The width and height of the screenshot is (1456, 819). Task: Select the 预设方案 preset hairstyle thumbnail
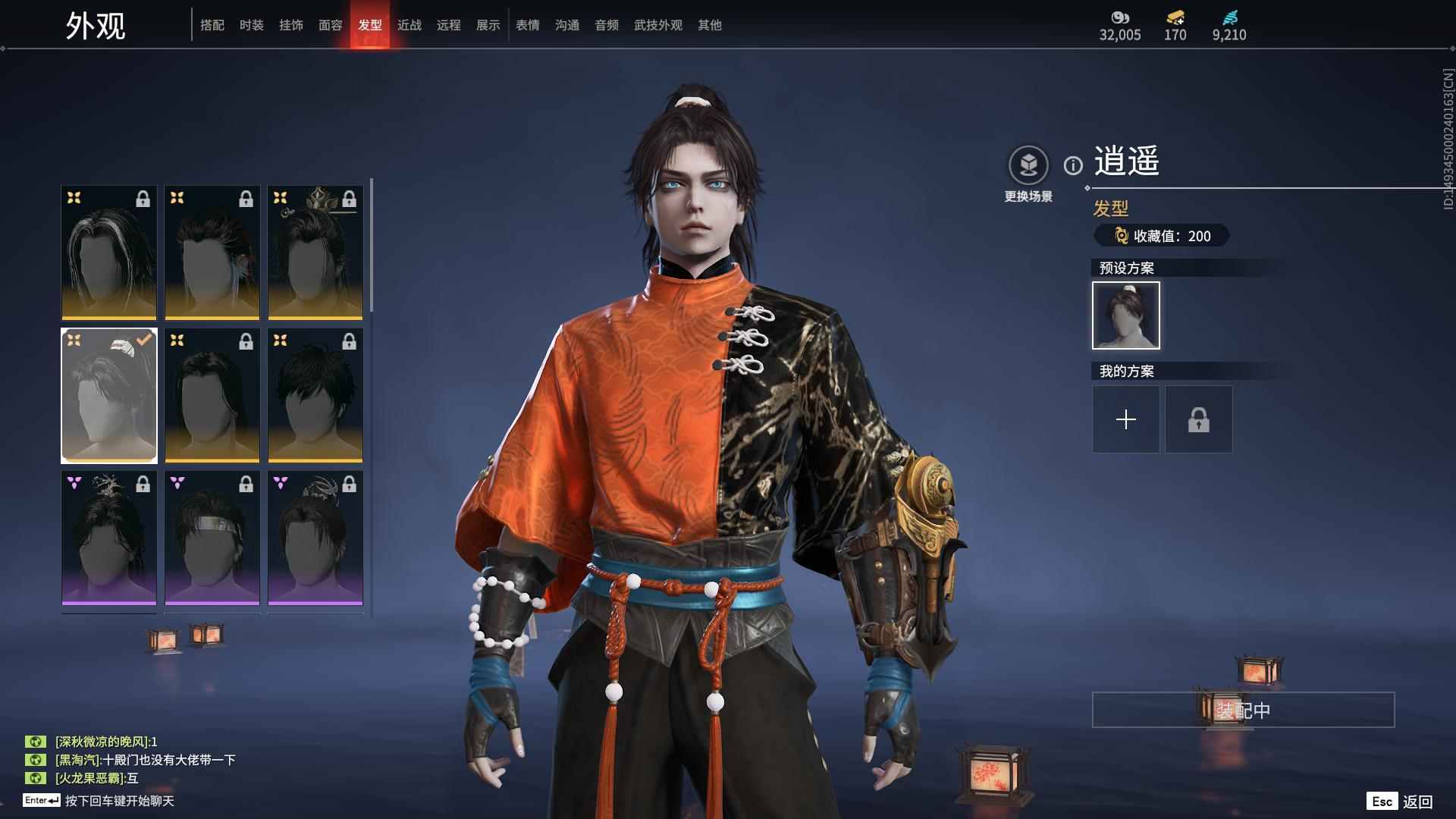(1126, 315)
